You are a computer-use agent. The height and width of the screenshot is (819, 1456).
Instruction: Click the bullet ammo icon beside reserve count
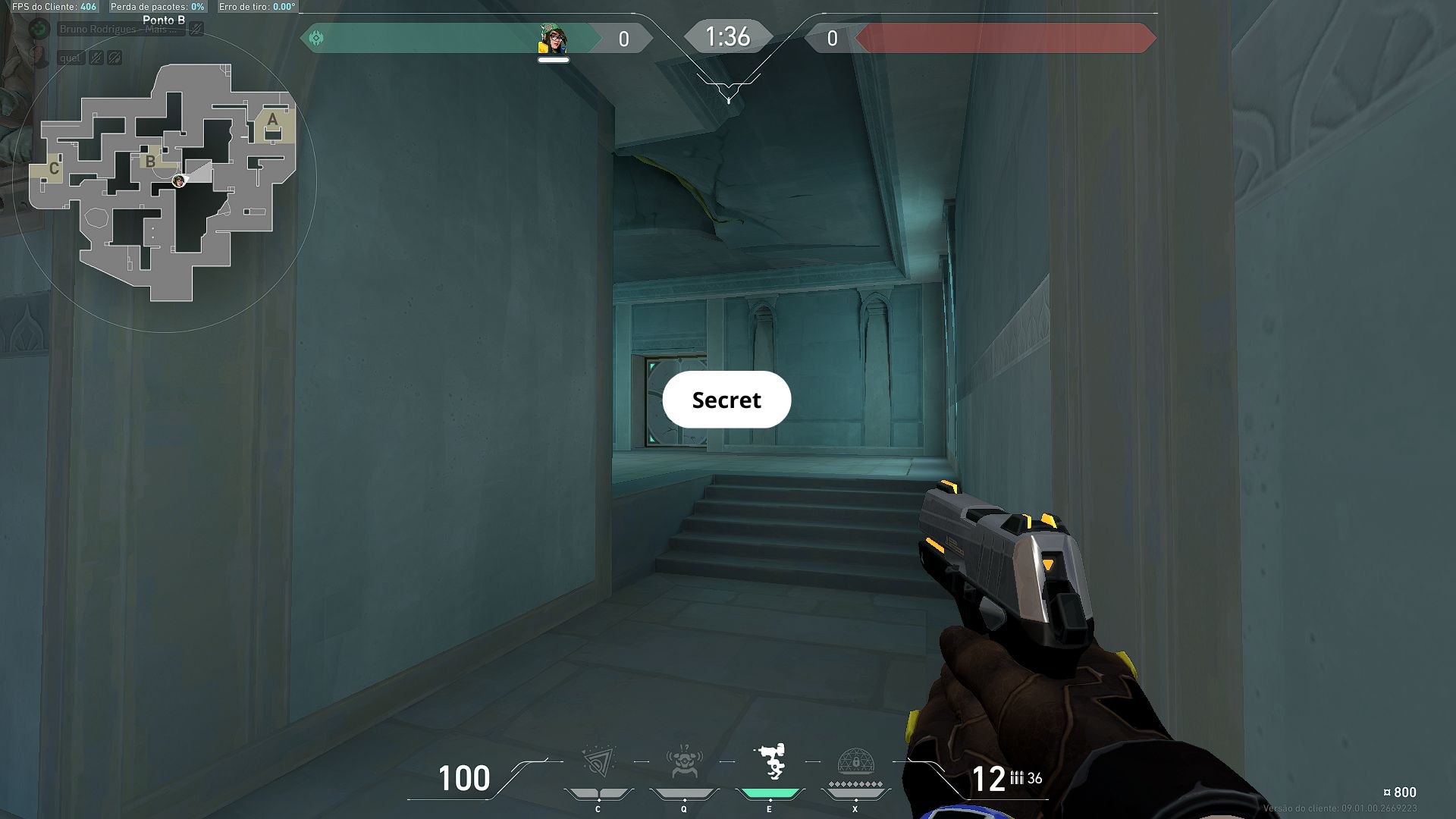coord(1017,778)
